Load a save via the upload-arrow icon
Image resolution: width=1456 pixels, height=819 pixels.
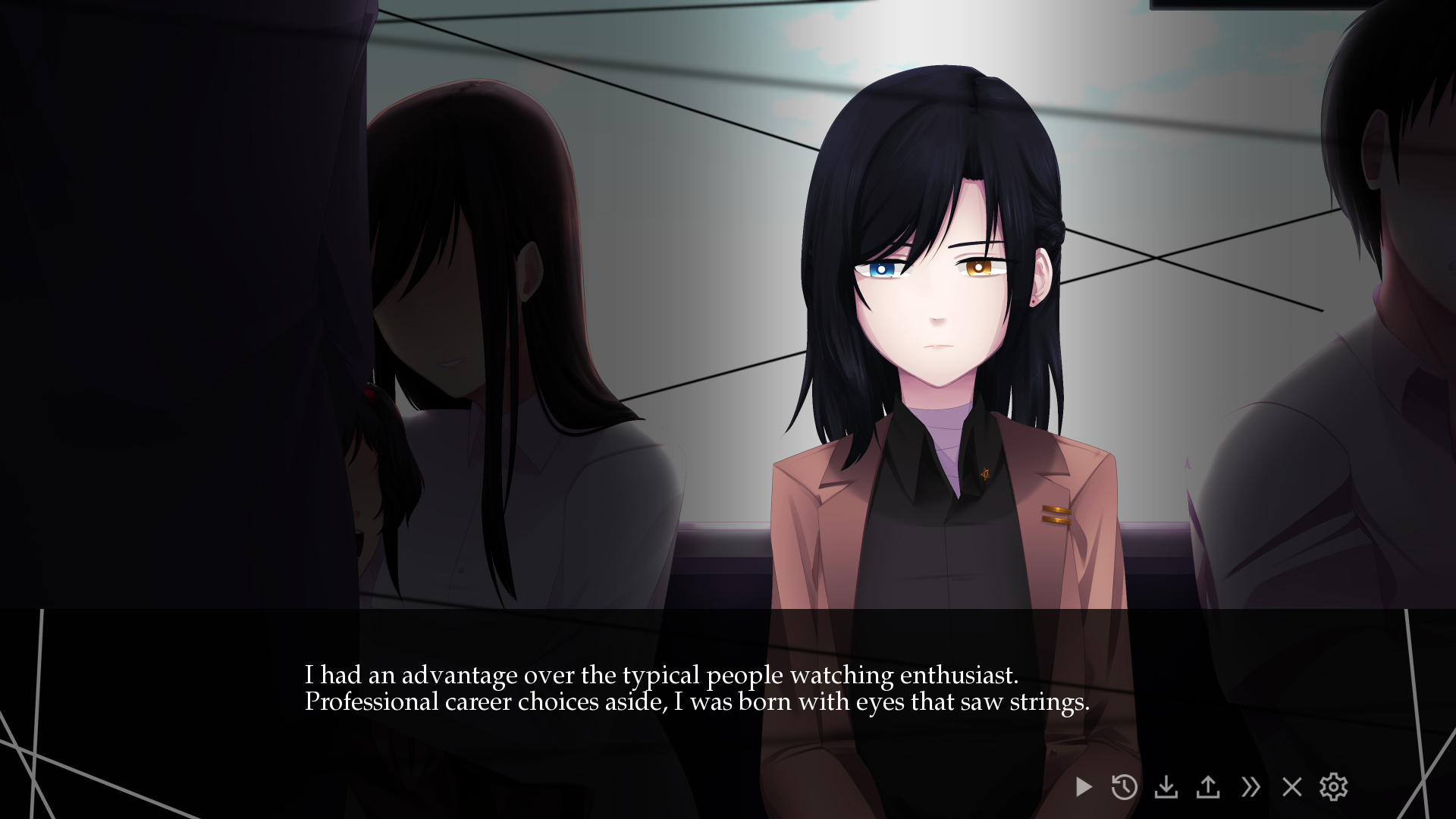click(x=1209, y=787)
